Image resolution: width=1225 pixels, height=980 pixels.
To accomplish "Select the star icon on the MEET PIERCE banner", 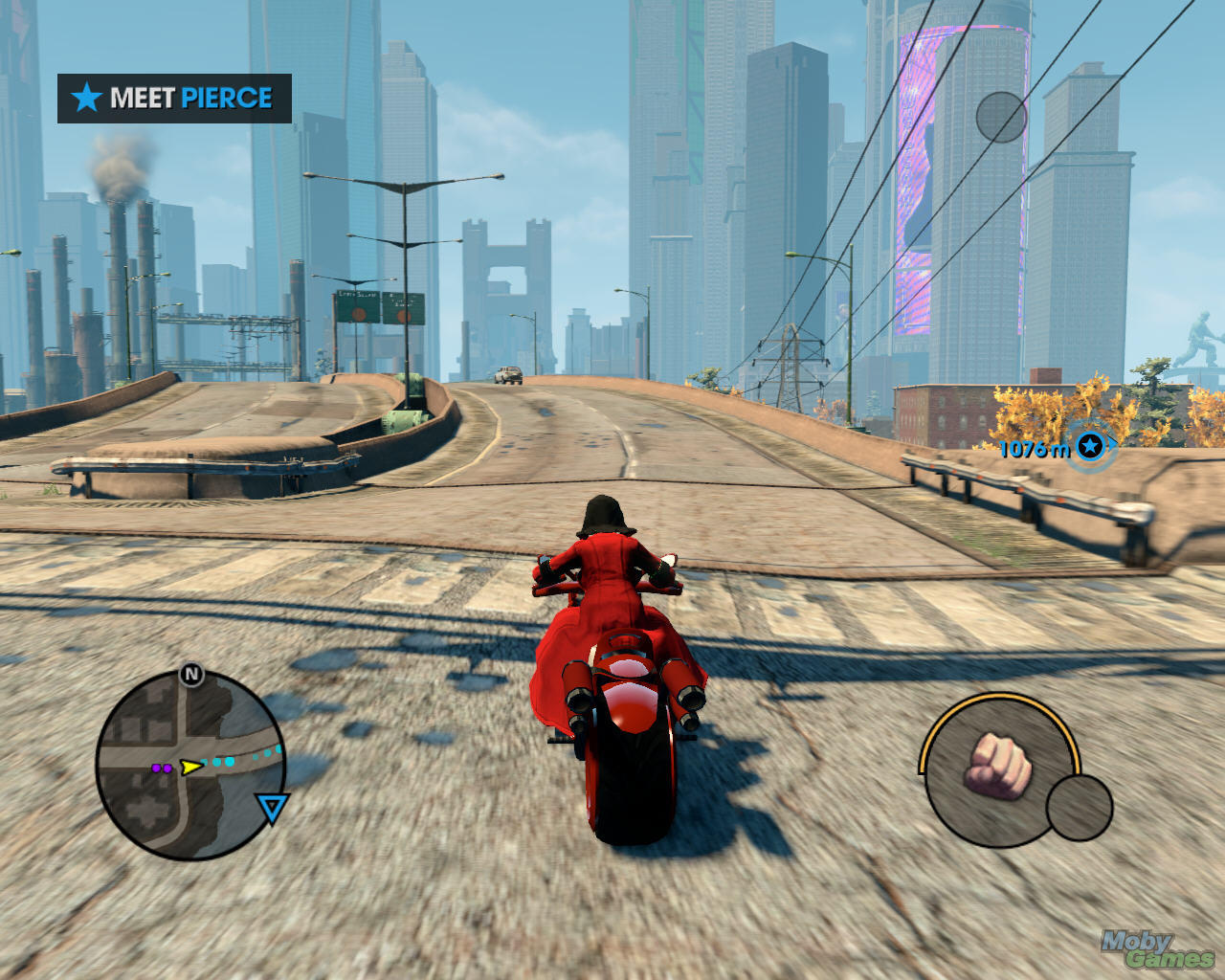I will pos(88,97).
